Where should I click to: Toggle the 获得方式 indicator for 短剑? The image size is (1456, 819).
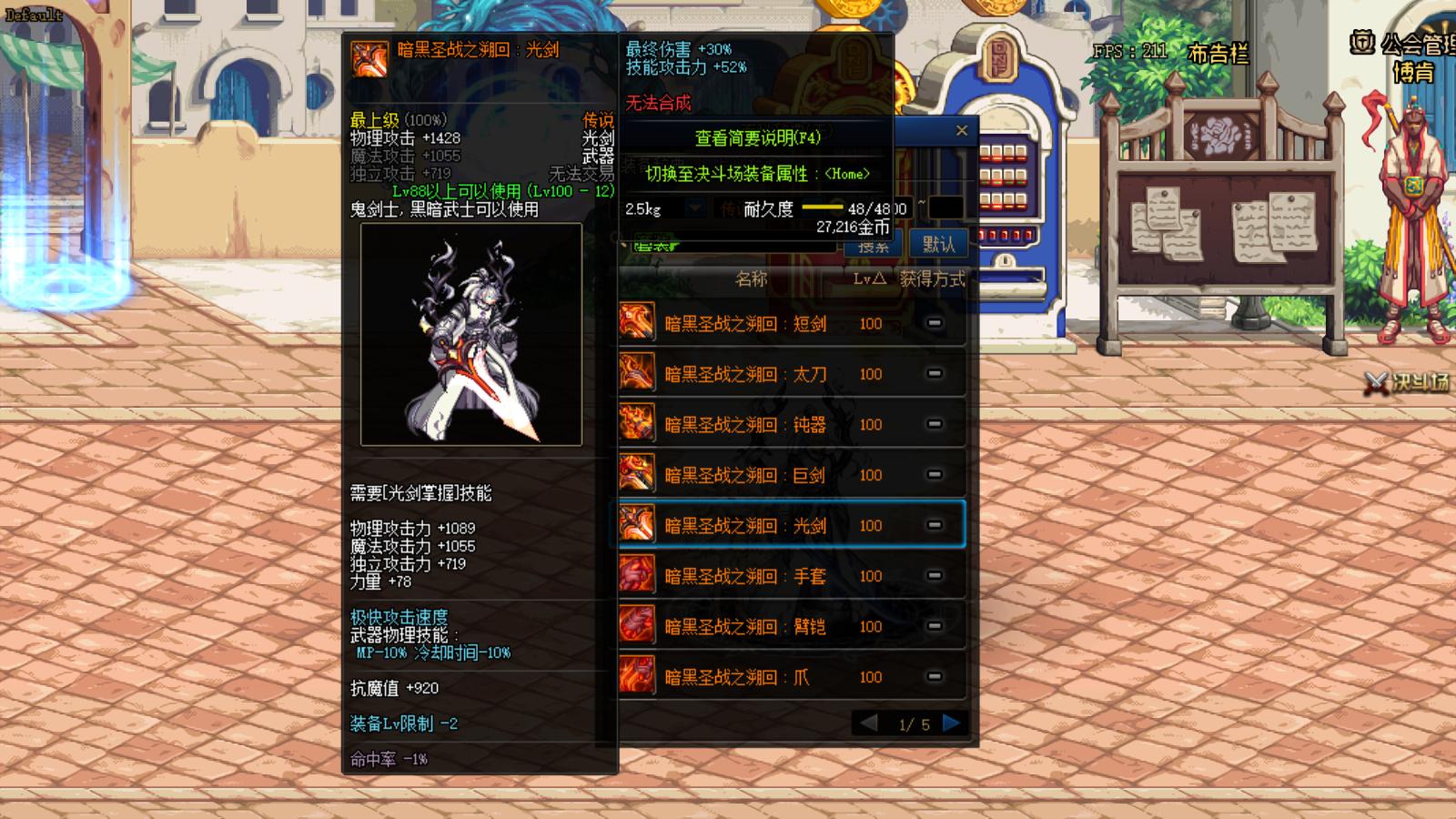935,323
